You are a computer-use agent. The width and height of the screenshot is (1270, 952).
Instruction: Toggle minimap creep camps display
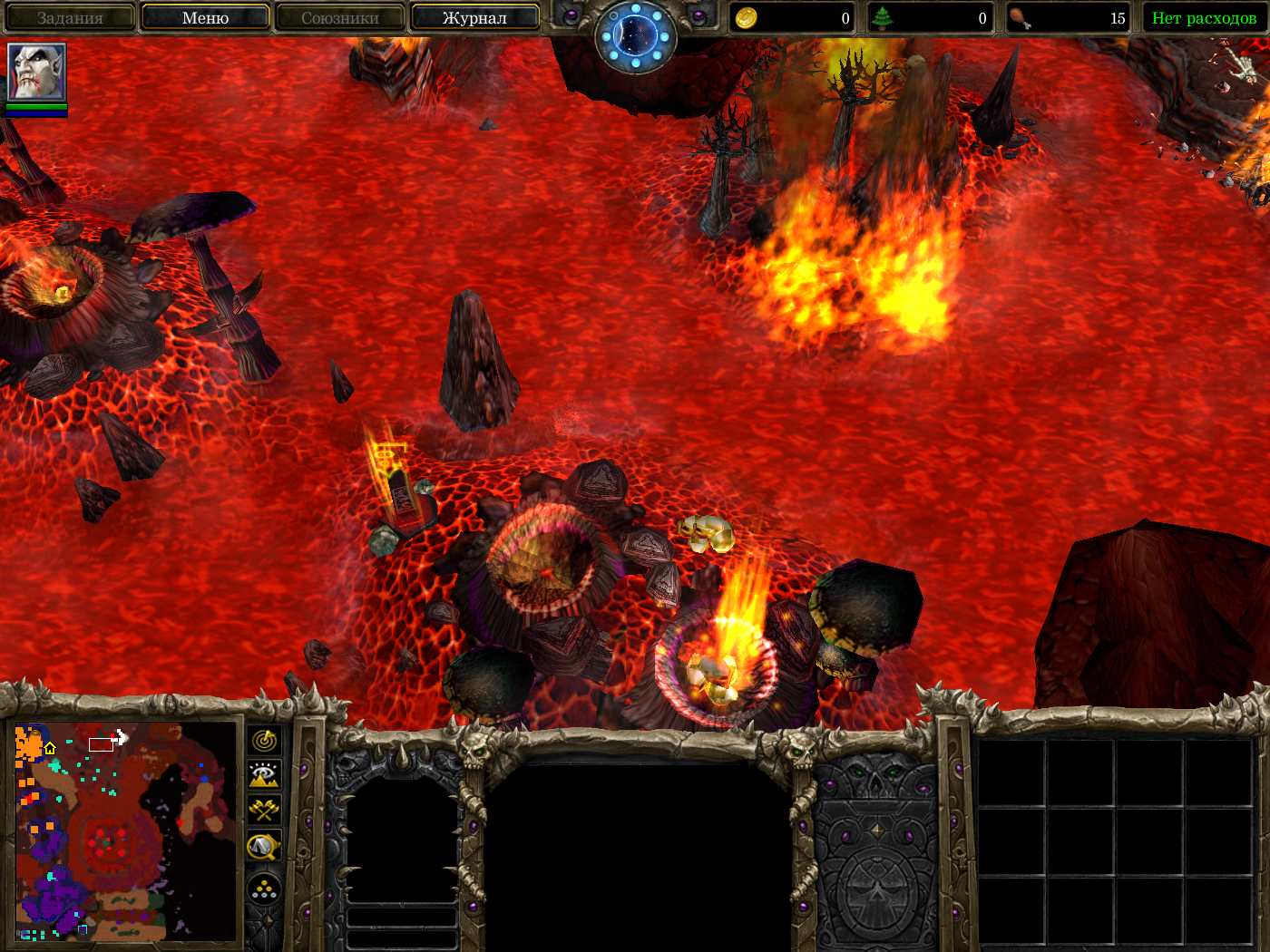tap(264, 847)
